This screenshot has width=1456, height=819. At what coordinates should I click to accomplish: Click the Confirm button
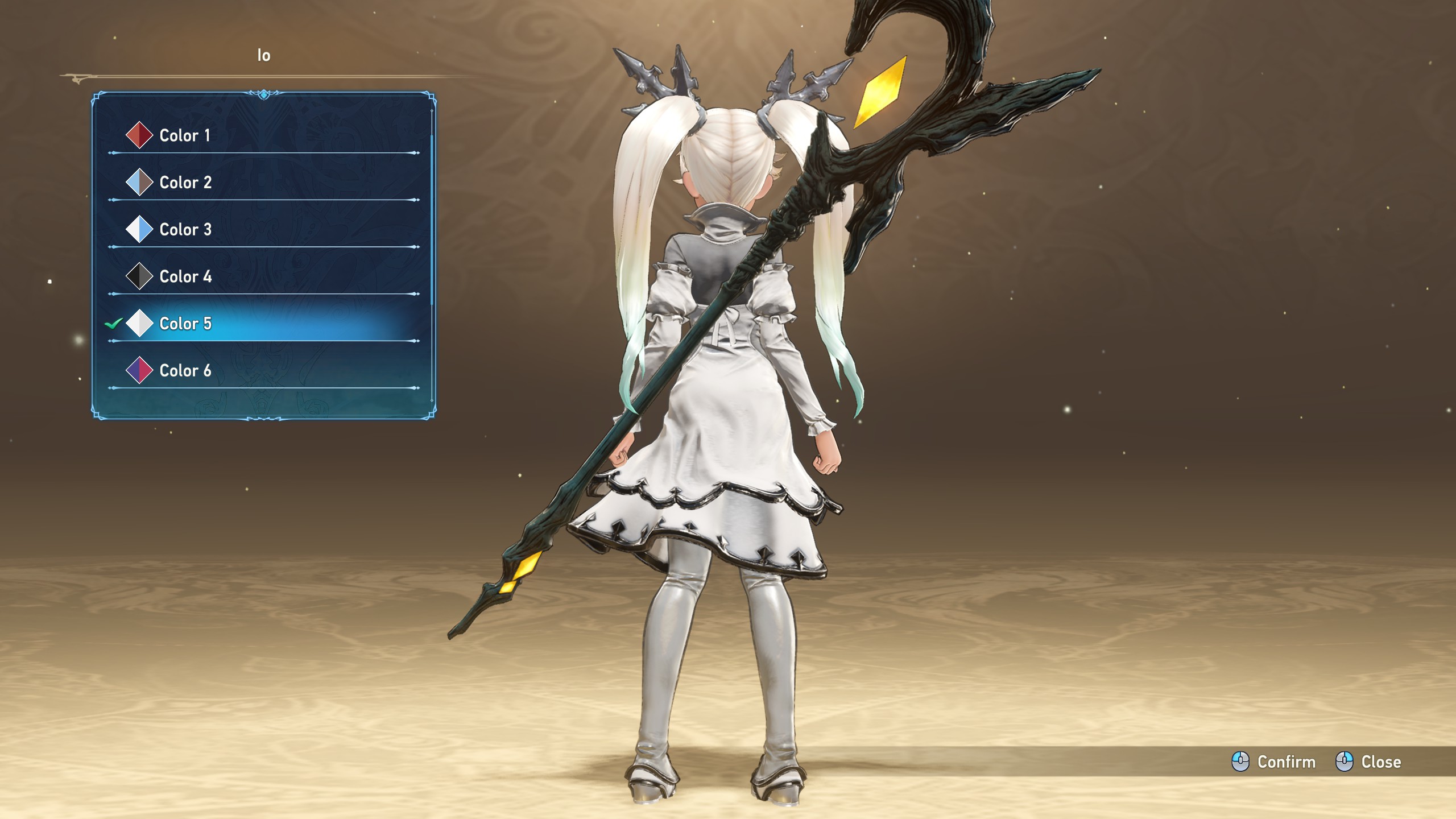(x=1274, y=762)
